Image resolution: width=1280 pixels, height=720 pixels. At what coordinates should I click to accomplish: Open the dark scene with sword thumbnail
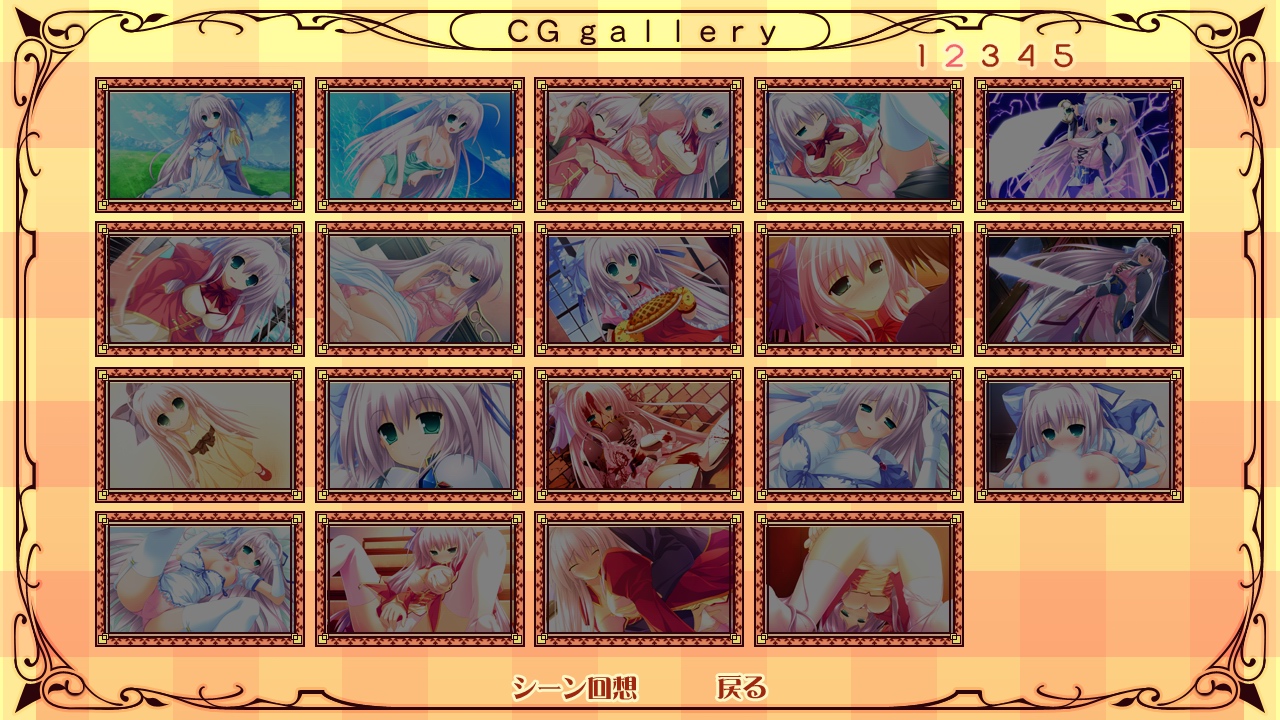point(1079,289)
